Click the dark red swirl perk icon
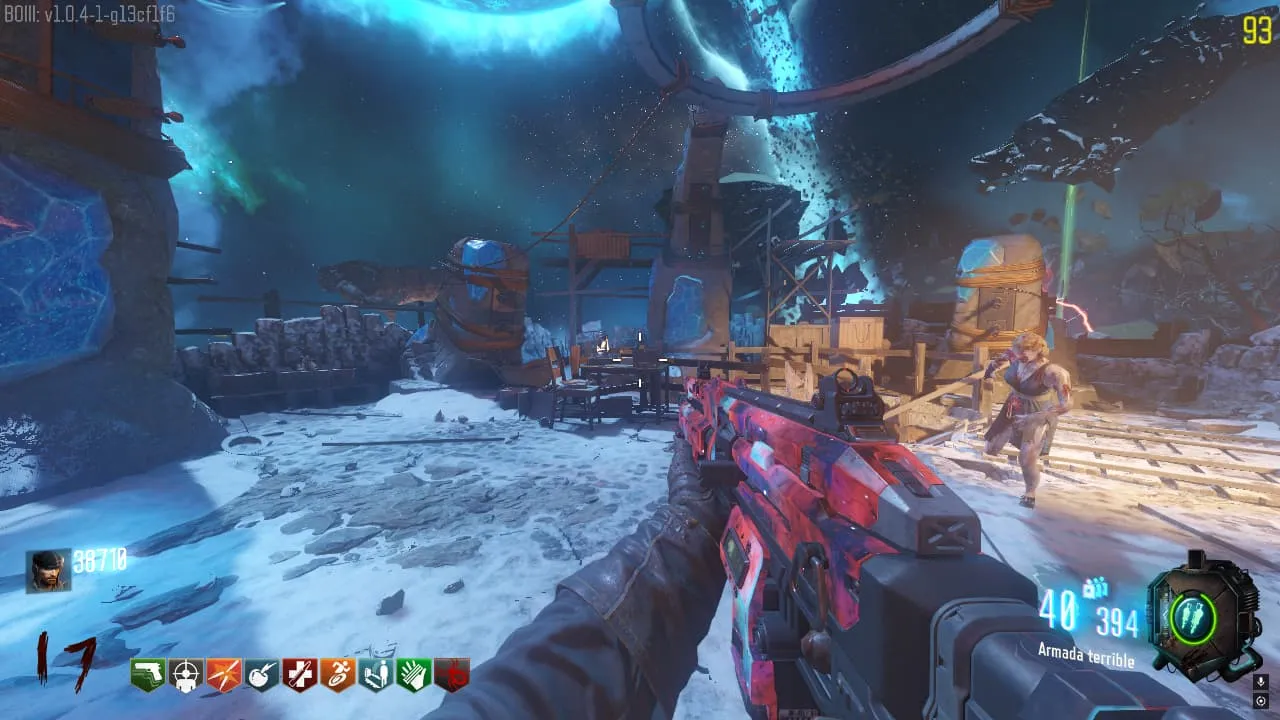The width and height of the screenshot is (1280, 720). (x=451, y=675)
